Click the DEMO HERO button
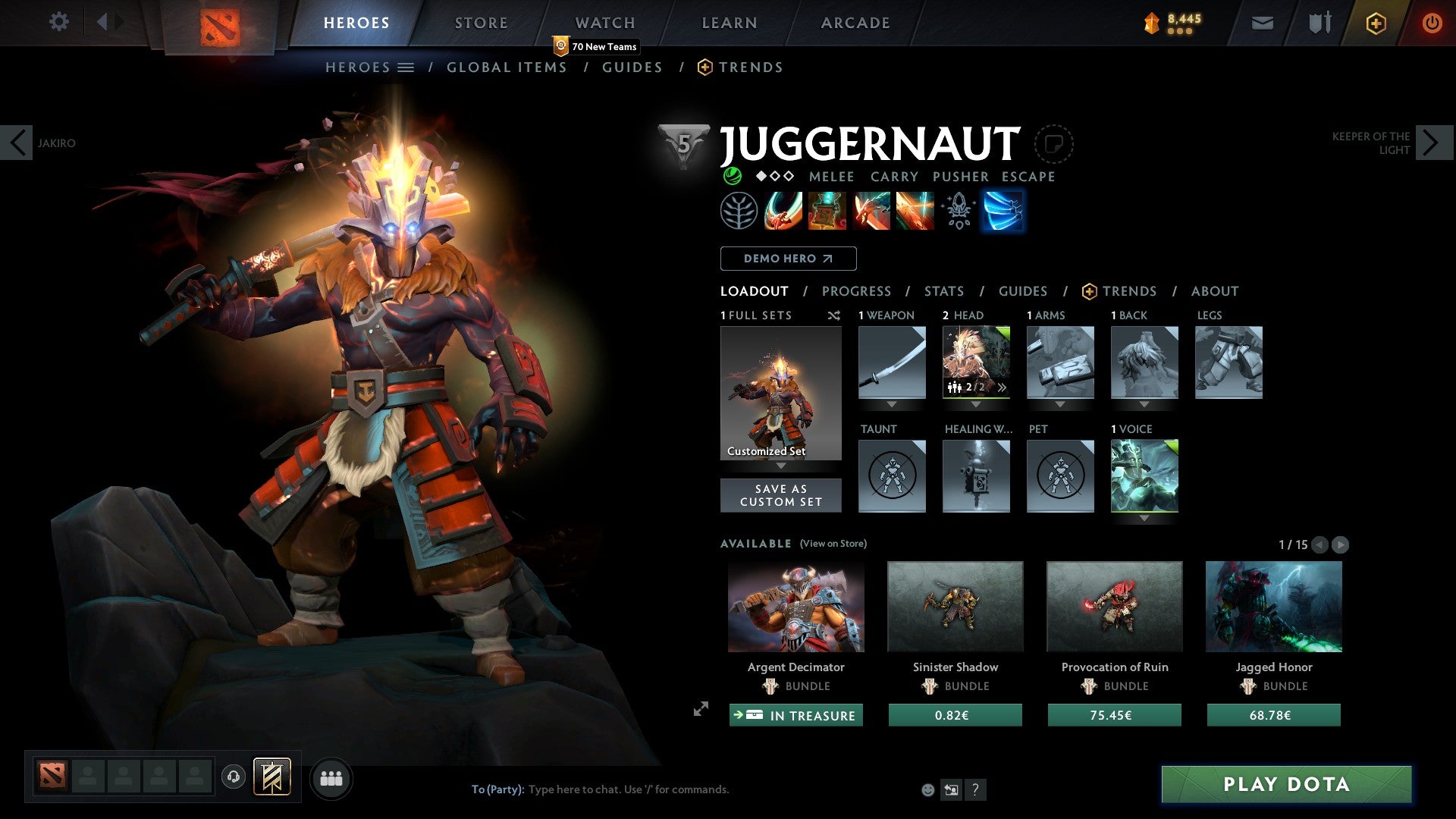 (787, 259)
